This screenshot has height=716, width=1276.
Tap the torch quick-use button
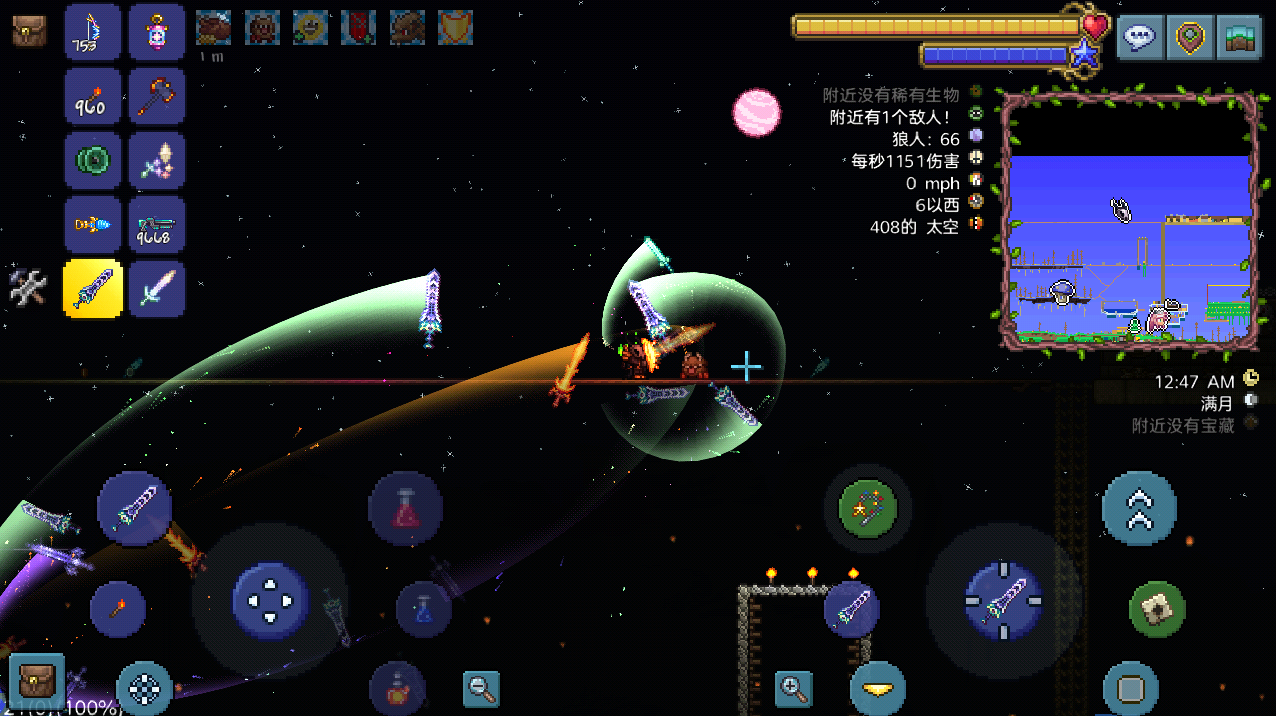tap(118, 609)
